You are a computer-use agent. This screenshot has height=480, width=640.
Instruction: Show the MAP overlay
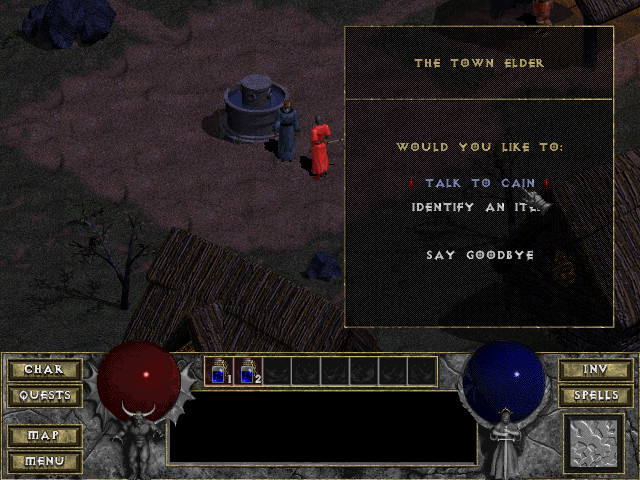pos(43,437)
